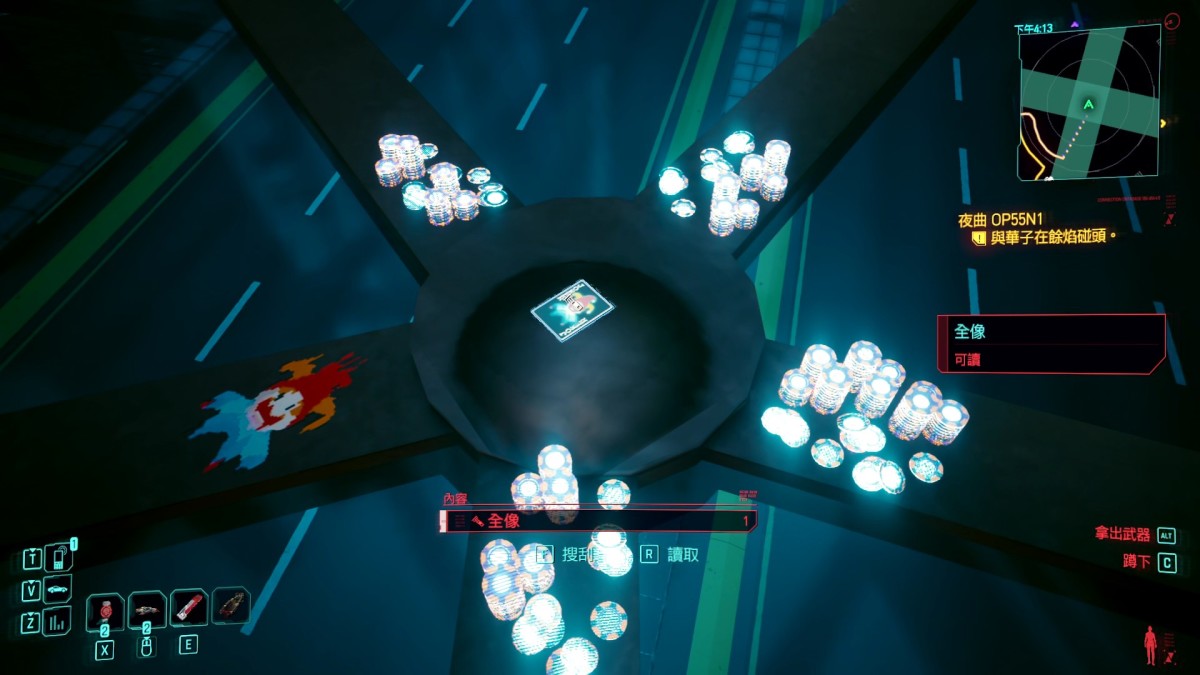Viewport: 1200px width, 675px height.
Task: Open the radio equalizer bars icon
Action: (x=57, y=622)
